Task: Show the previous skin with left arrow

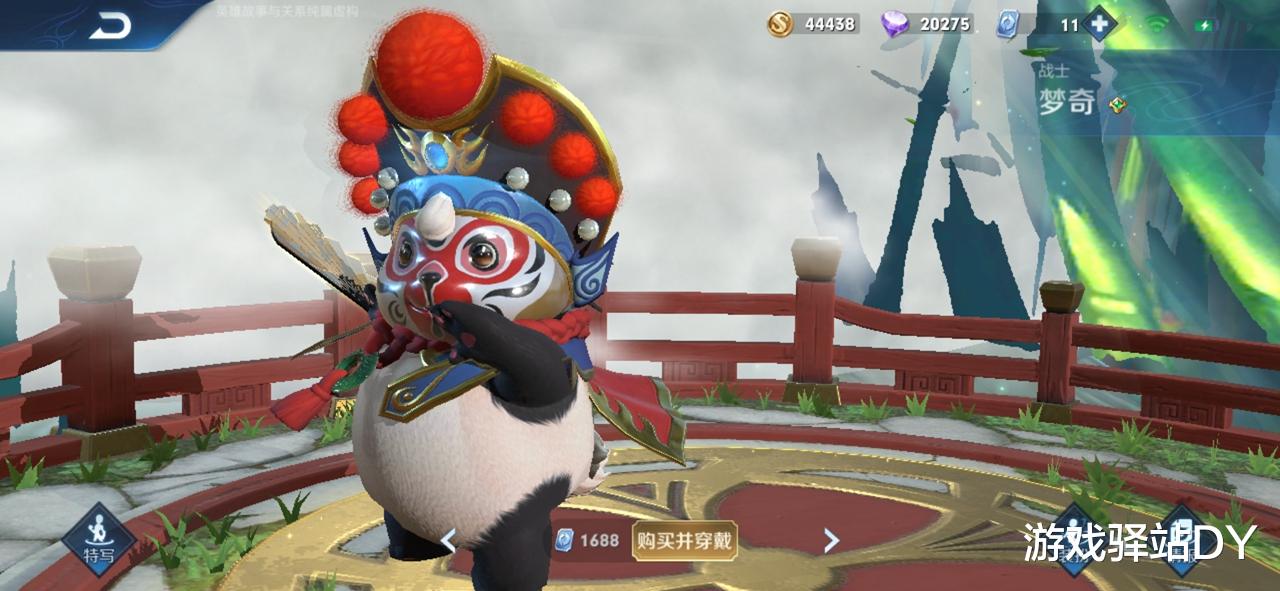Action: click(x=449, y=541)
